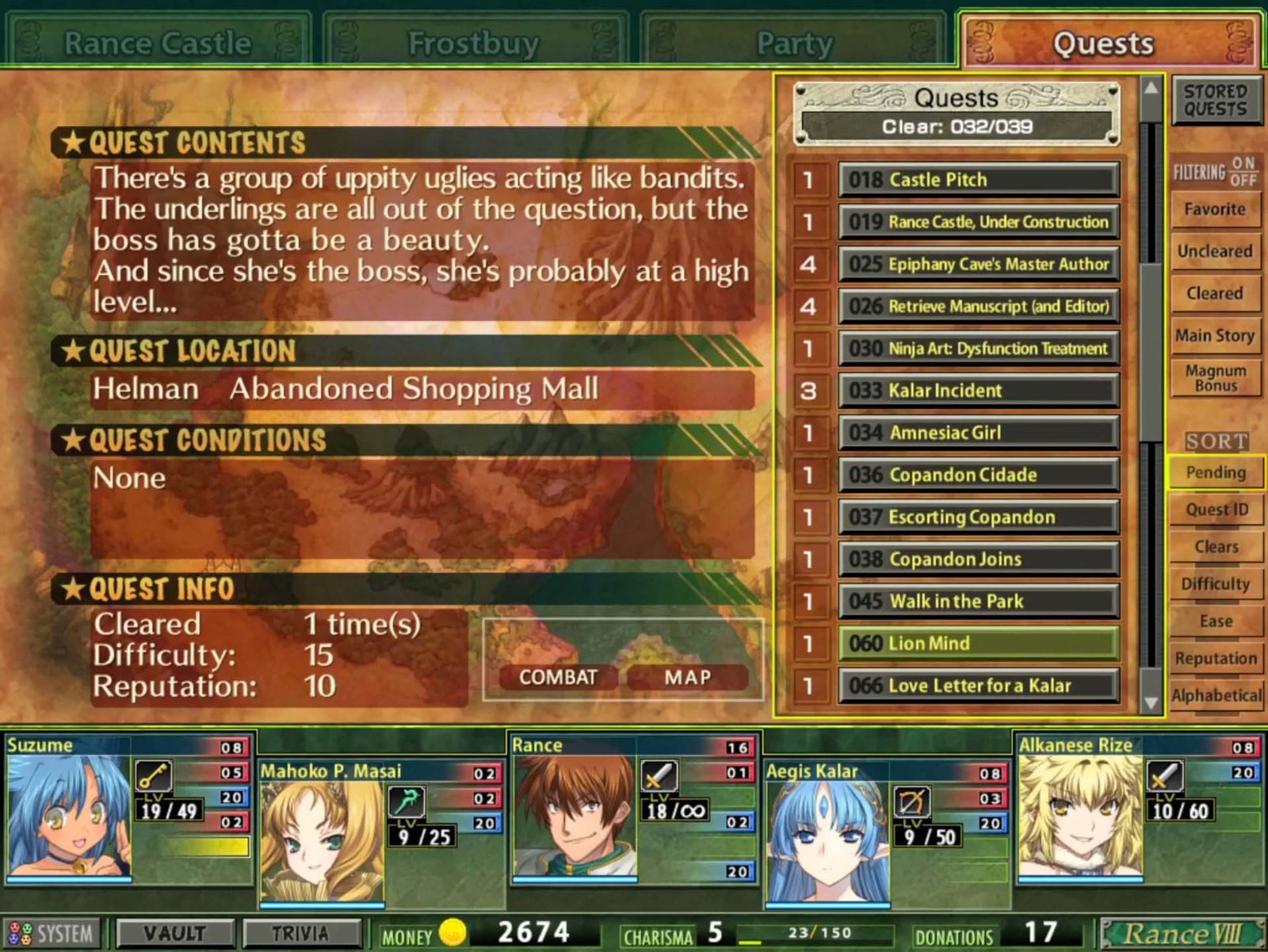1268x952 pixels.
Task: Open the System menu
Action: (x=52, y=934)
